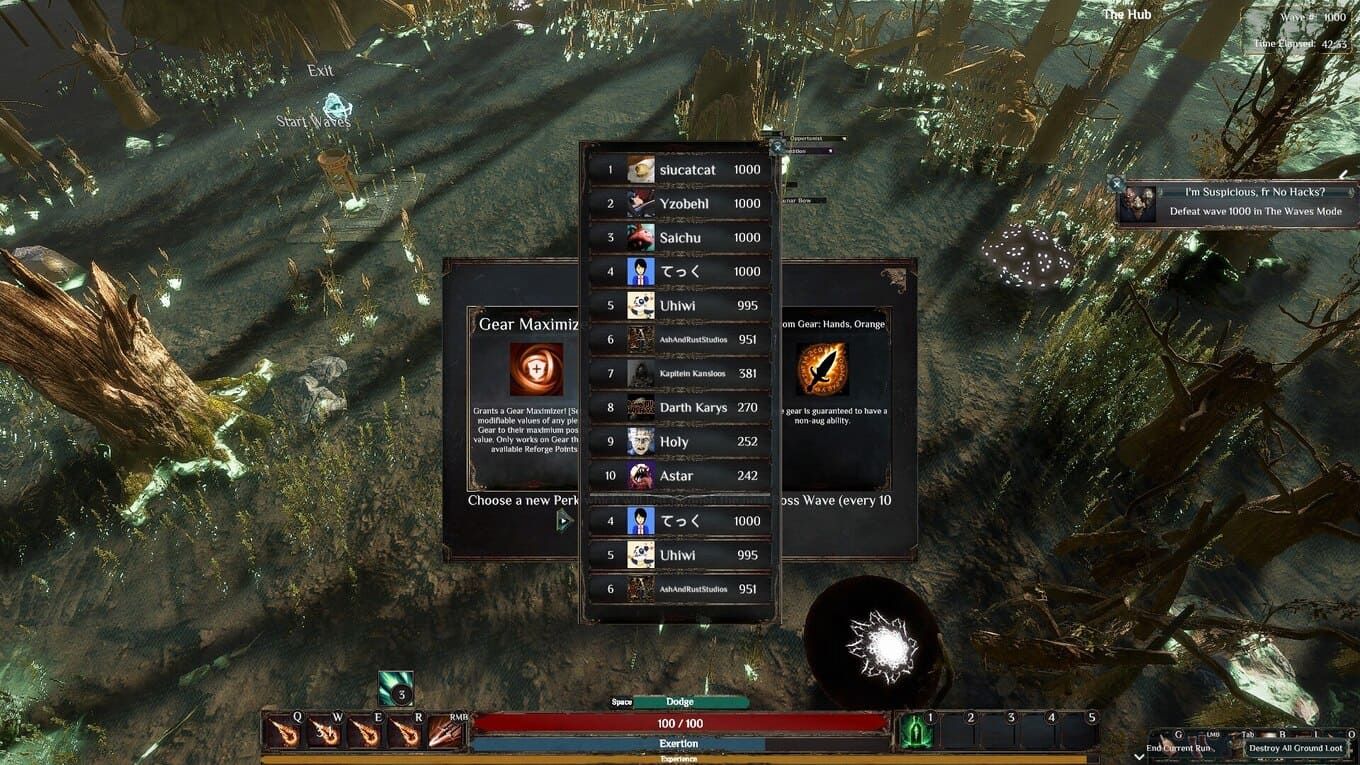Select Darth Karys leaderboard row

click(x=680, y=408)
